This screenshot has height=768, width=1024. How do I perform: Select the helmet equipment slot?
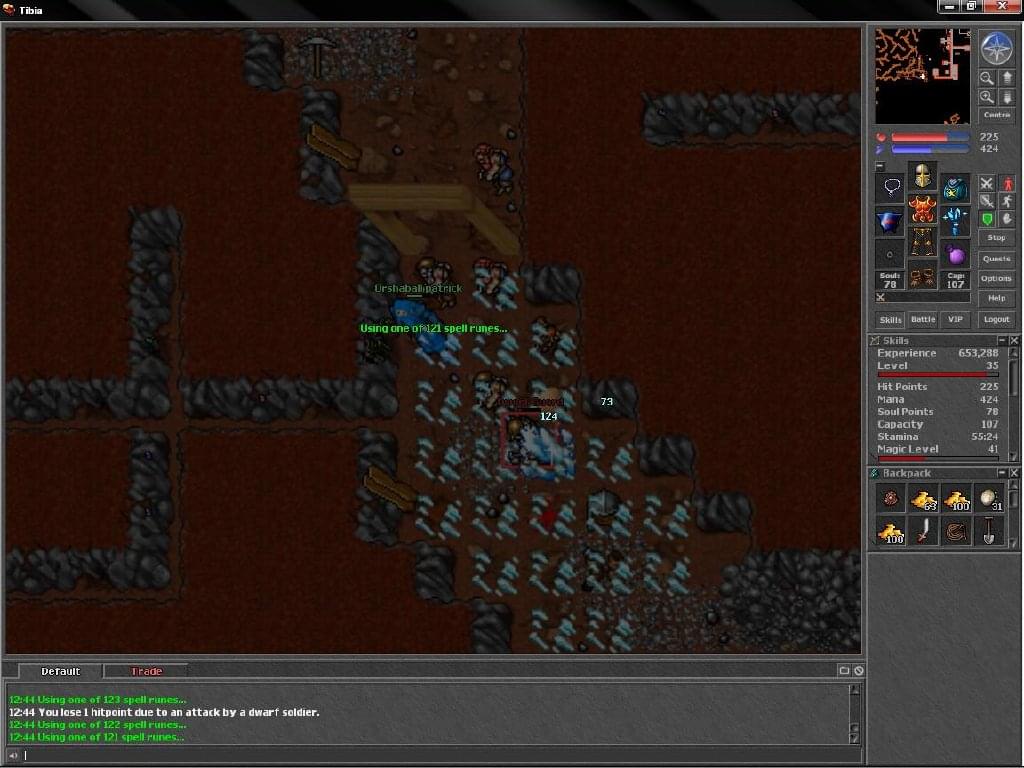pyautogui.click(x=922, y=177)
